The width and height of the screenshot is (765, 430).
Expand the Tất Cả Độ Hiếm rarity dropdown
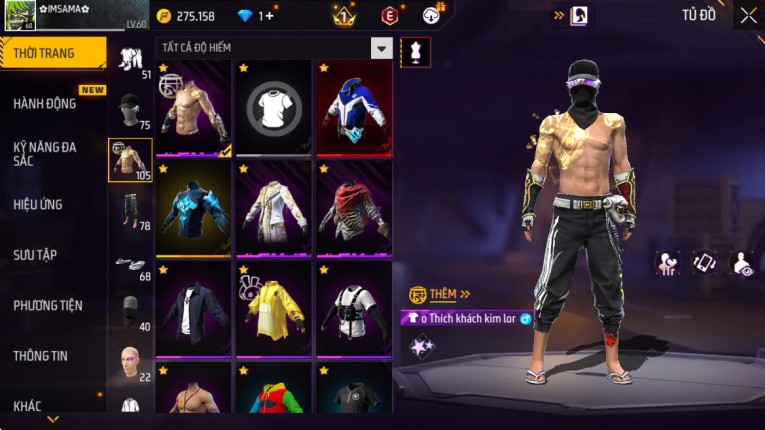click(381, 48)
